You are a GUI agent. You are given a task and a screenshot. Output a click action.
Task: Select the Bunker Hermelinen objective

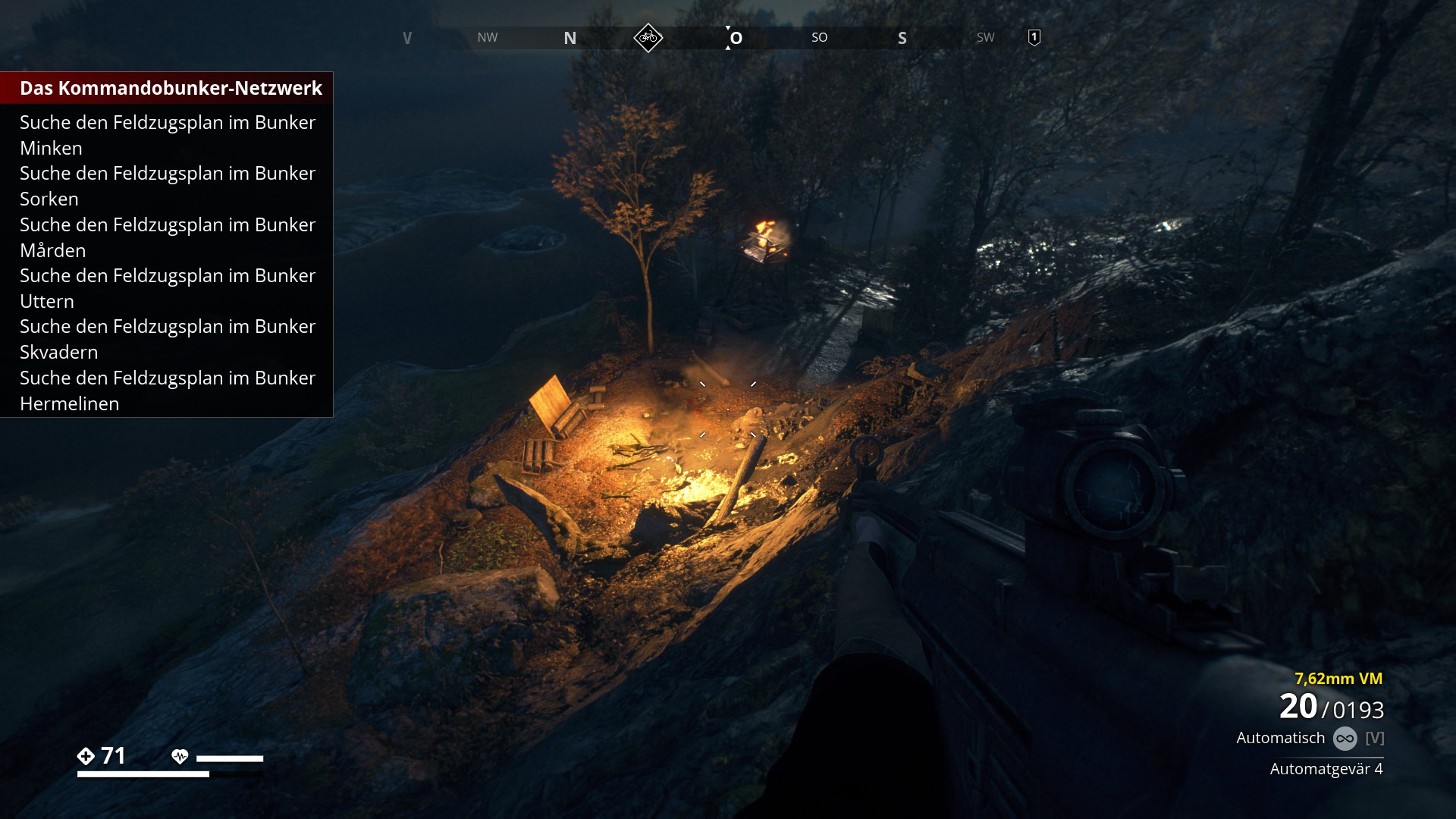[167, 391]
